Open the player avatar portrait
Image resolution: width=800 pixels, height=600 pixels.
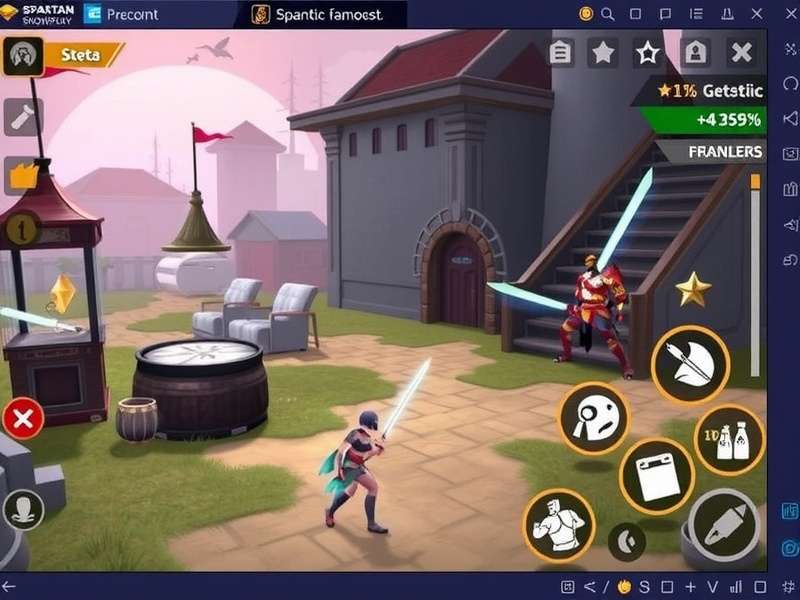(x=23, y=56)
